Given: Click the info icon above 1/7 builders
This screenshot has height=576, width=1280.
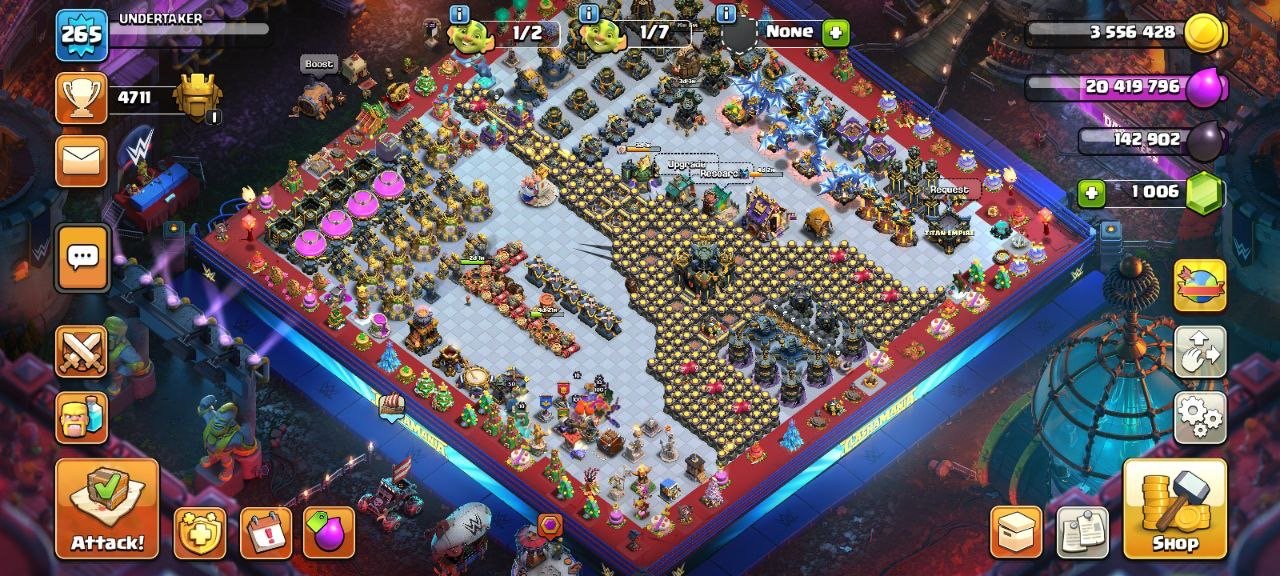Looking at the screenshot, I should click(589, 14).
